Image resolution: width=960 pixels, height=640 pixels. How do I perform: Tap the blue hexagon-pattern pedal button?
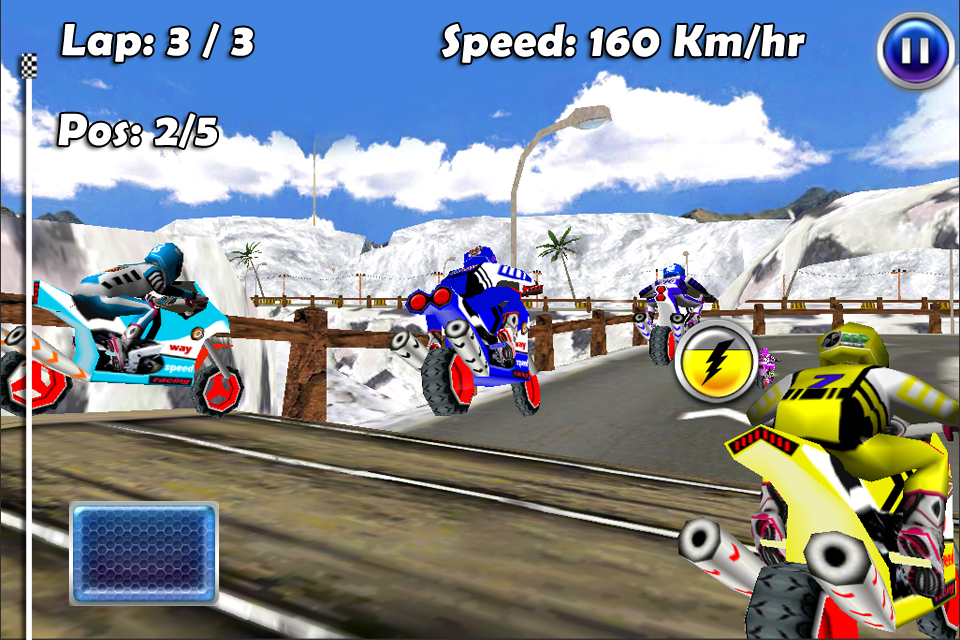[x=144, y=553]
